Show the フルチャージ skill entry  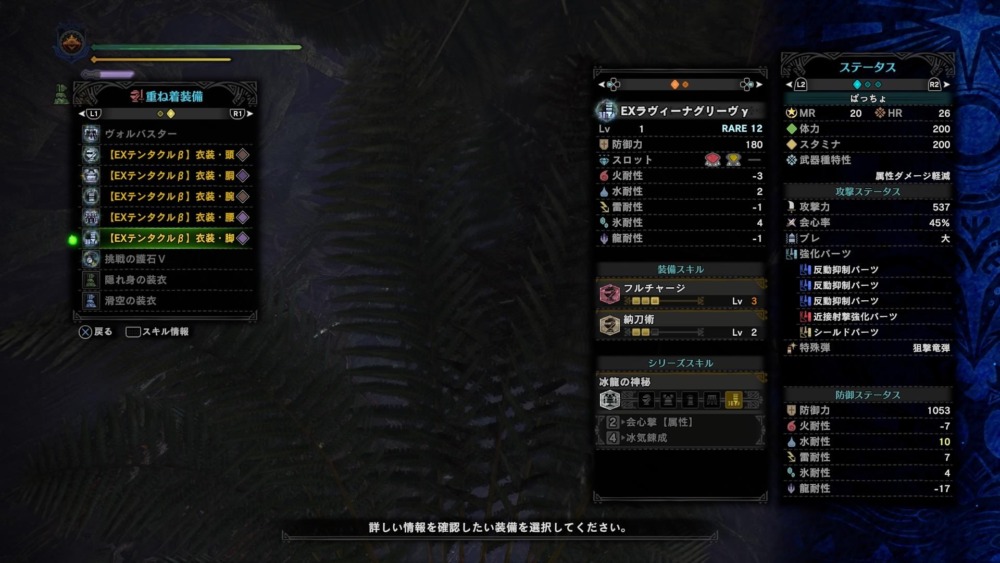[x=680, y=294]
